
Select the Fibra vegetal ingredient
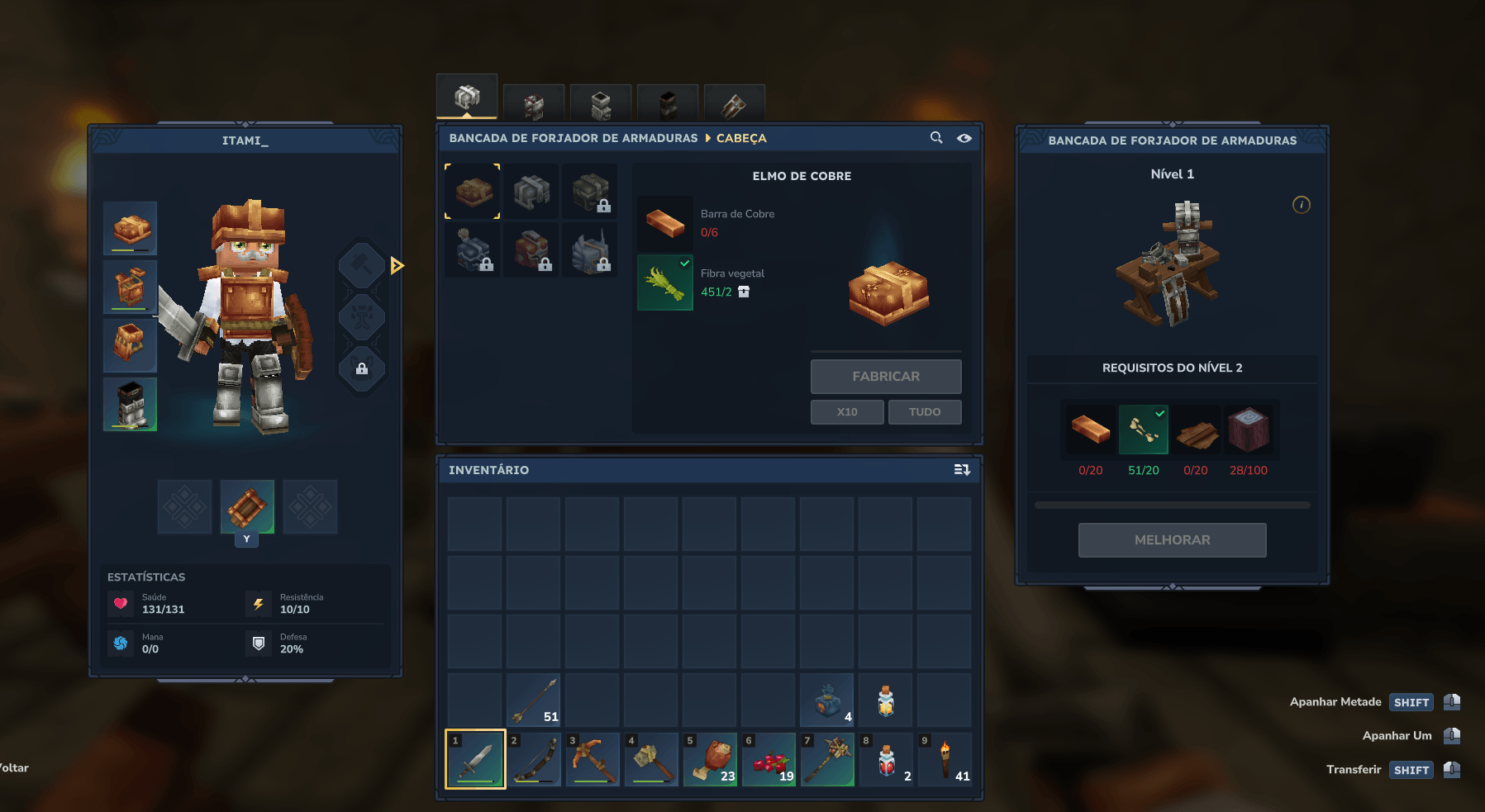pyautogui.click(x=665, y=283)
